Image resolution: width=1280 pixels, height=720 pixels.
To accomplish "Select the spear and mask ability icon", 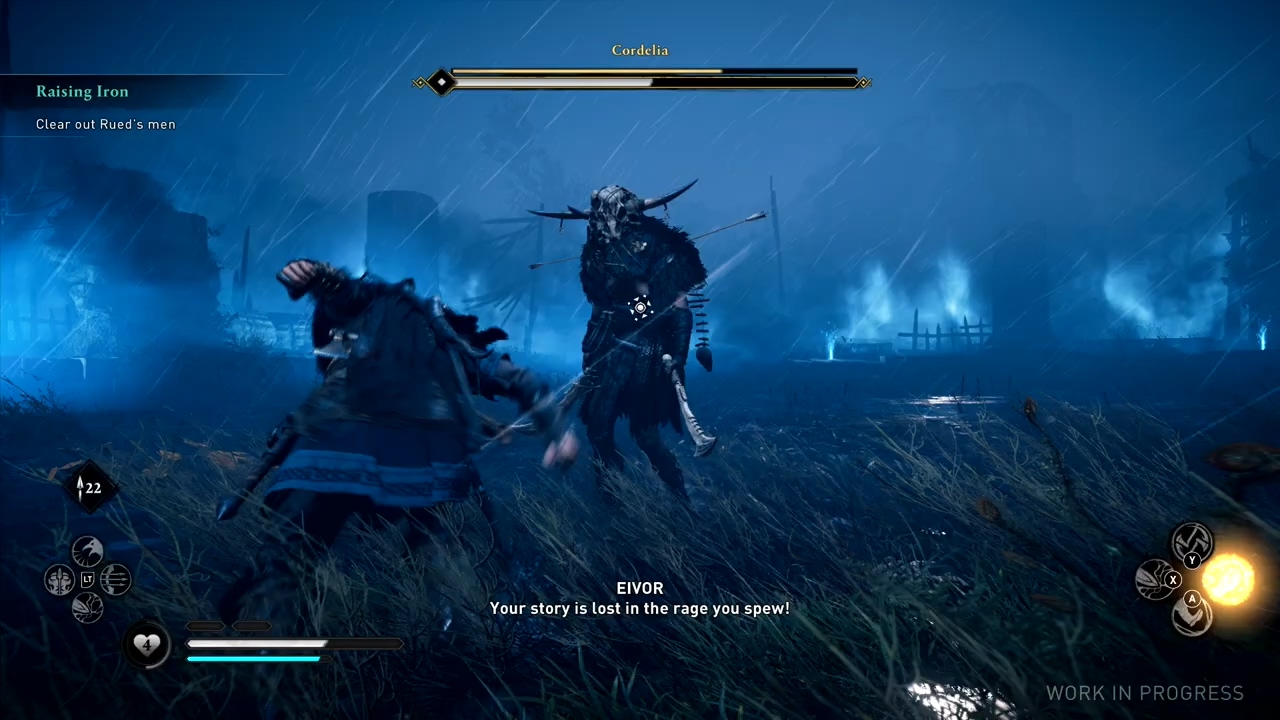I will click(x=59, y=579).
